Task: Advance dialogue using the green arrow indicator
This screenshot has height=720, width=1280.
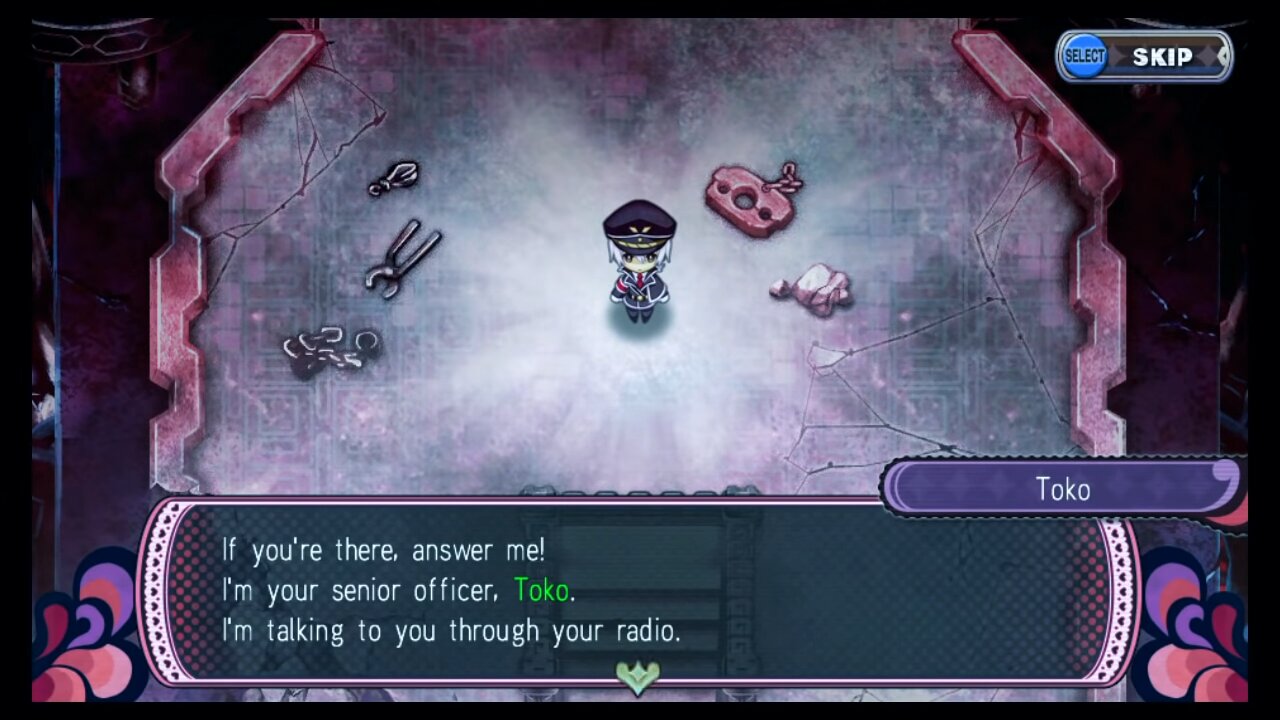Action: coord(638,677)
